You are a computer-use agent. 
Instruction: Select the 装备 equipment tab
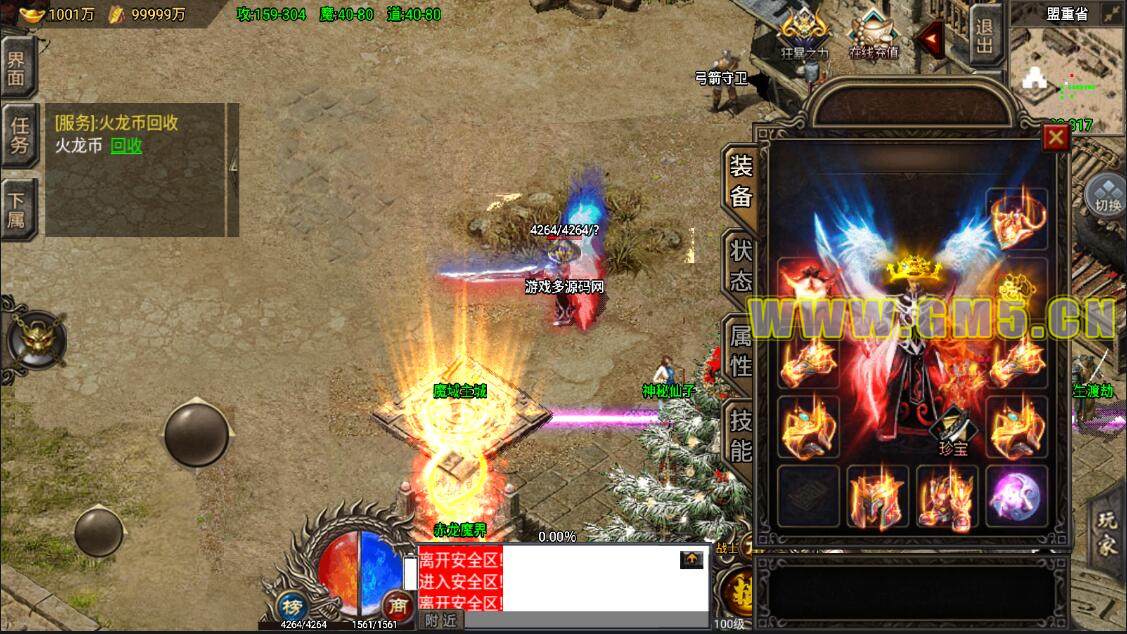[740, 181]
